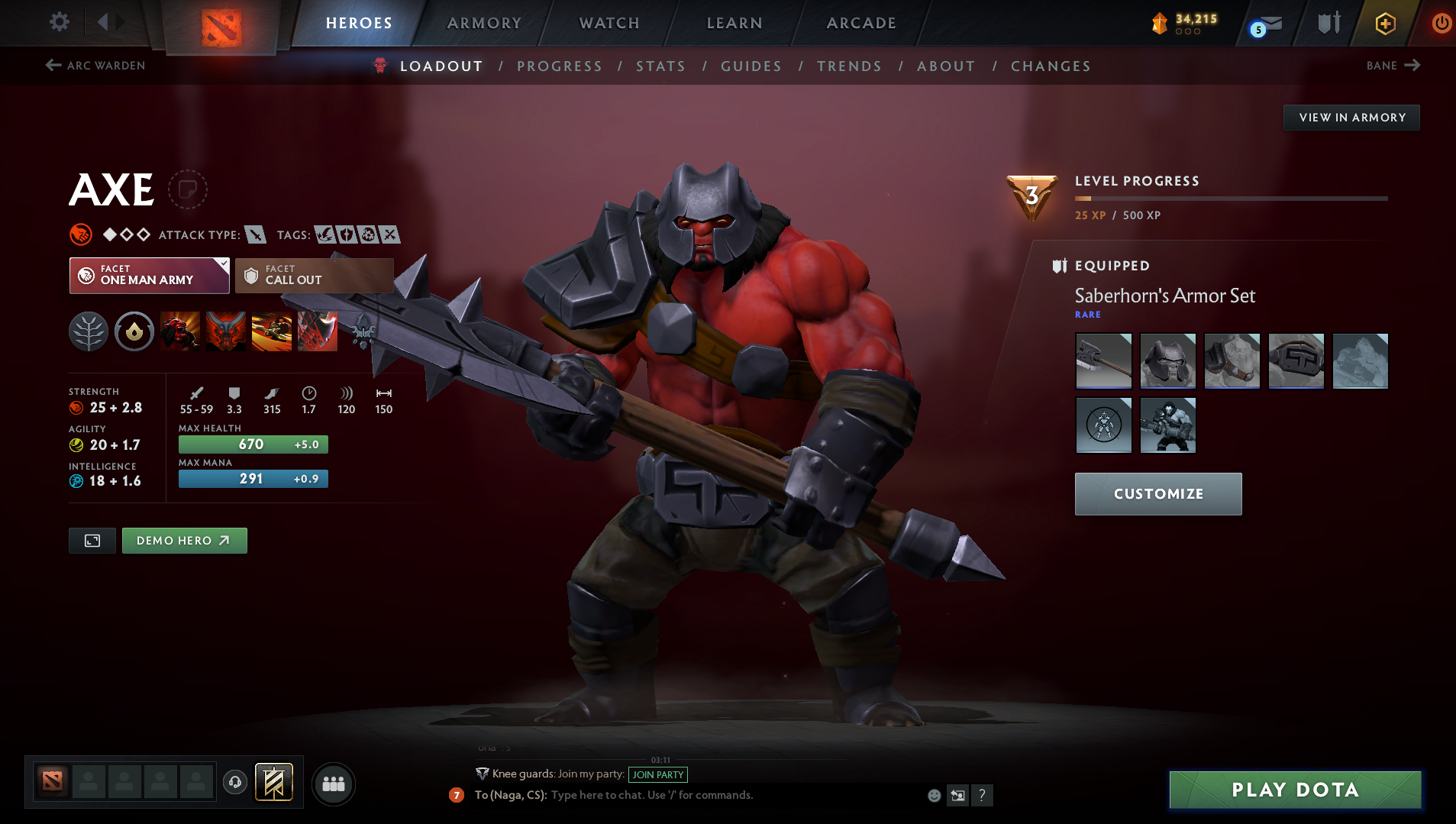Open the voice chat headset icon

coord(234,783)
